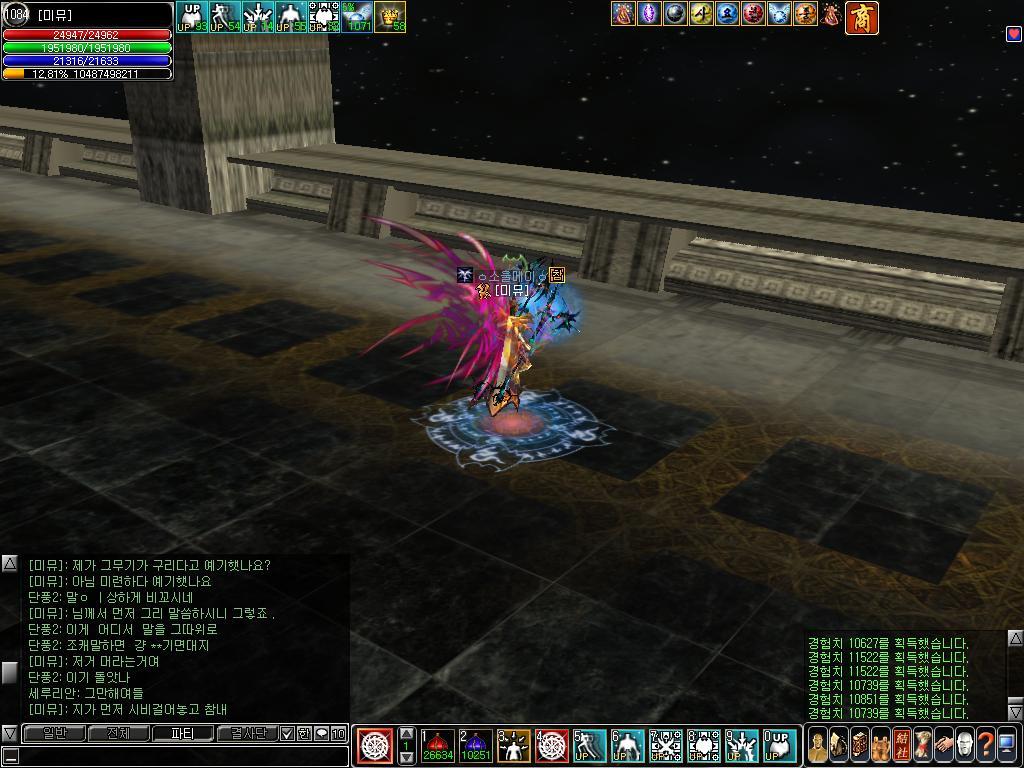Select the 파티 chat tab
This screenshot has width=1024, height=768.
click(182, 733)
